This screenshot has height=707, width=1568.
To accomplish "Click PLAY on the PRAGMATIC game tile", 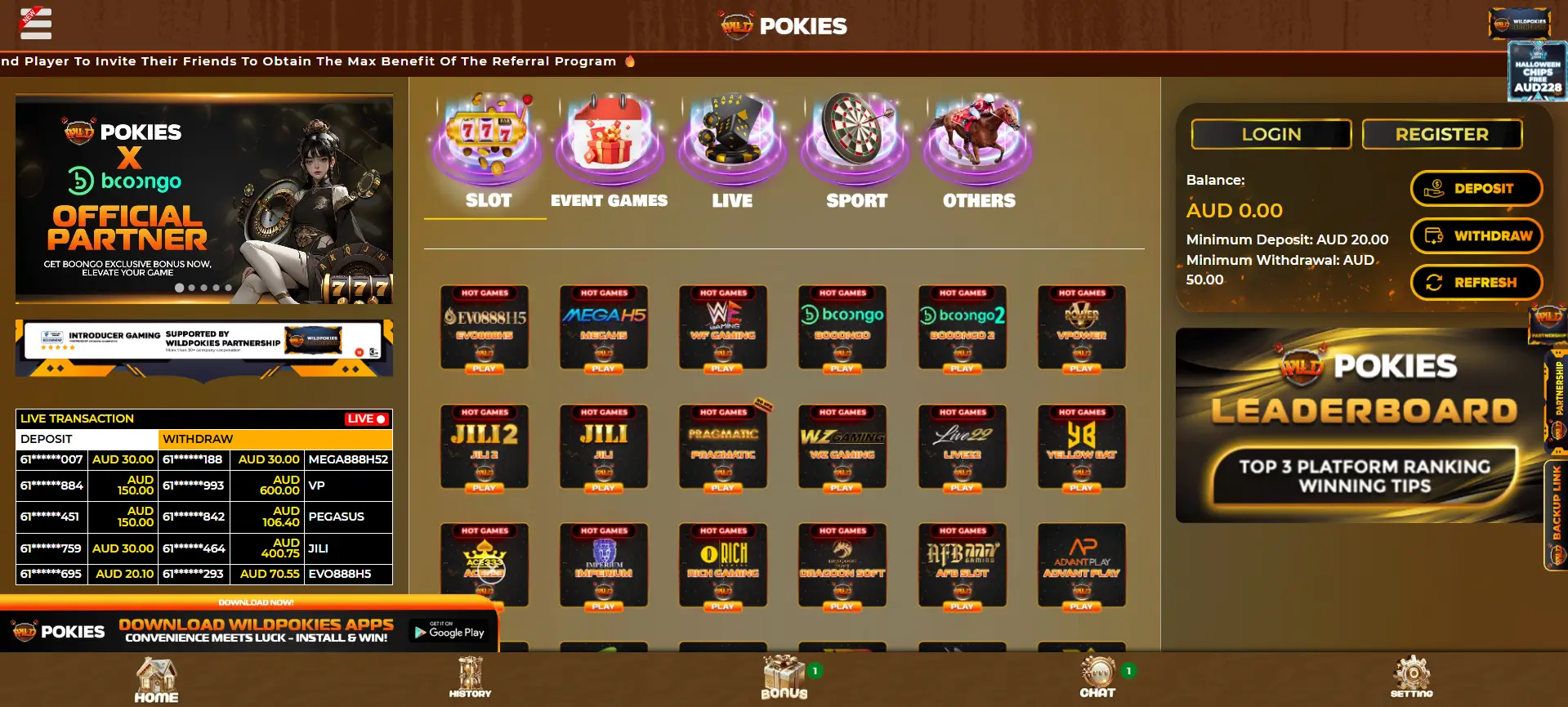I will pyautogui.click(x=723, y=488).
